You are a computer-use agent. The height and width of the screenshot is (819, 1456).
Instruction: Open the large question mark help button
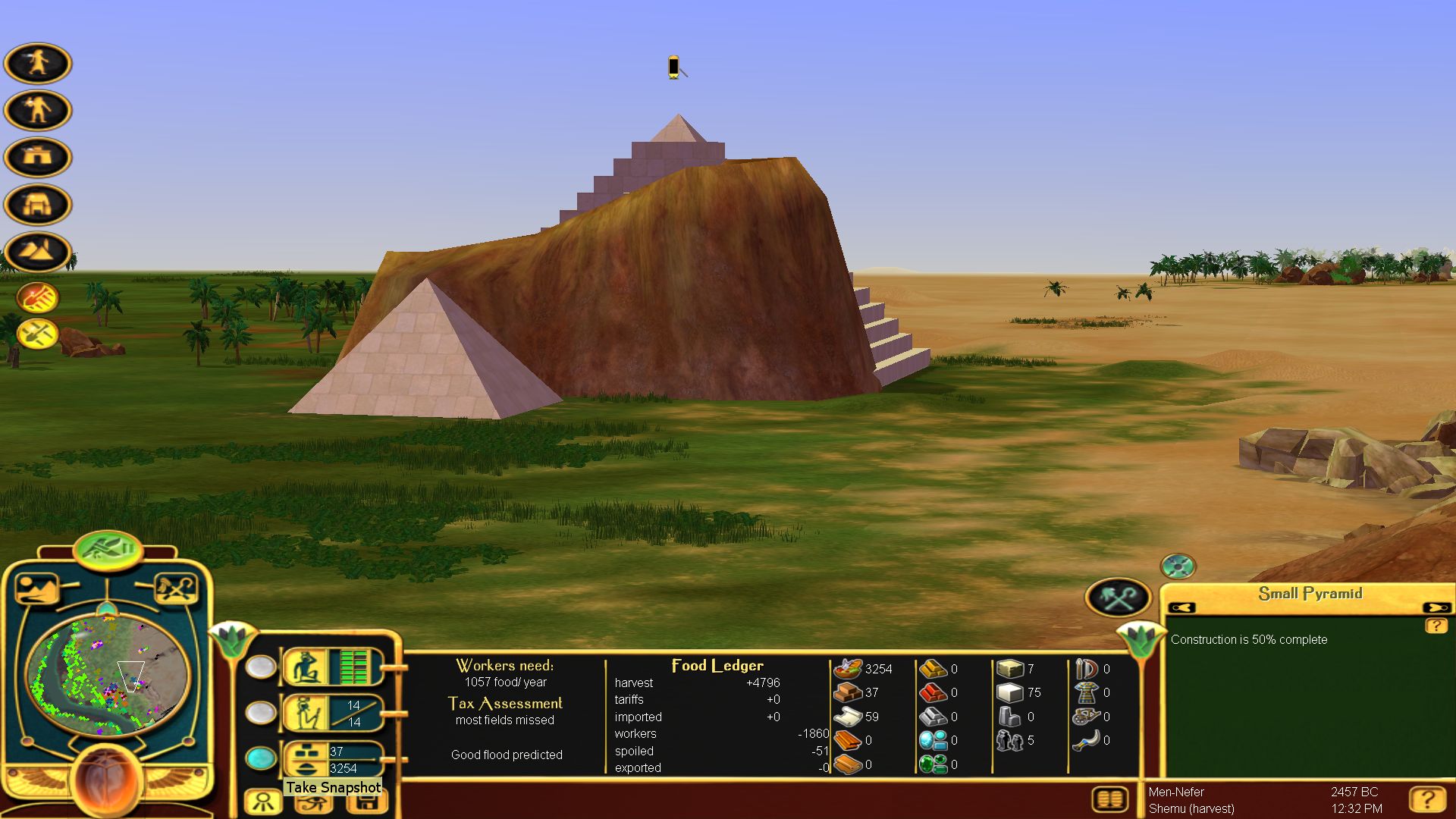(1426, 799)
